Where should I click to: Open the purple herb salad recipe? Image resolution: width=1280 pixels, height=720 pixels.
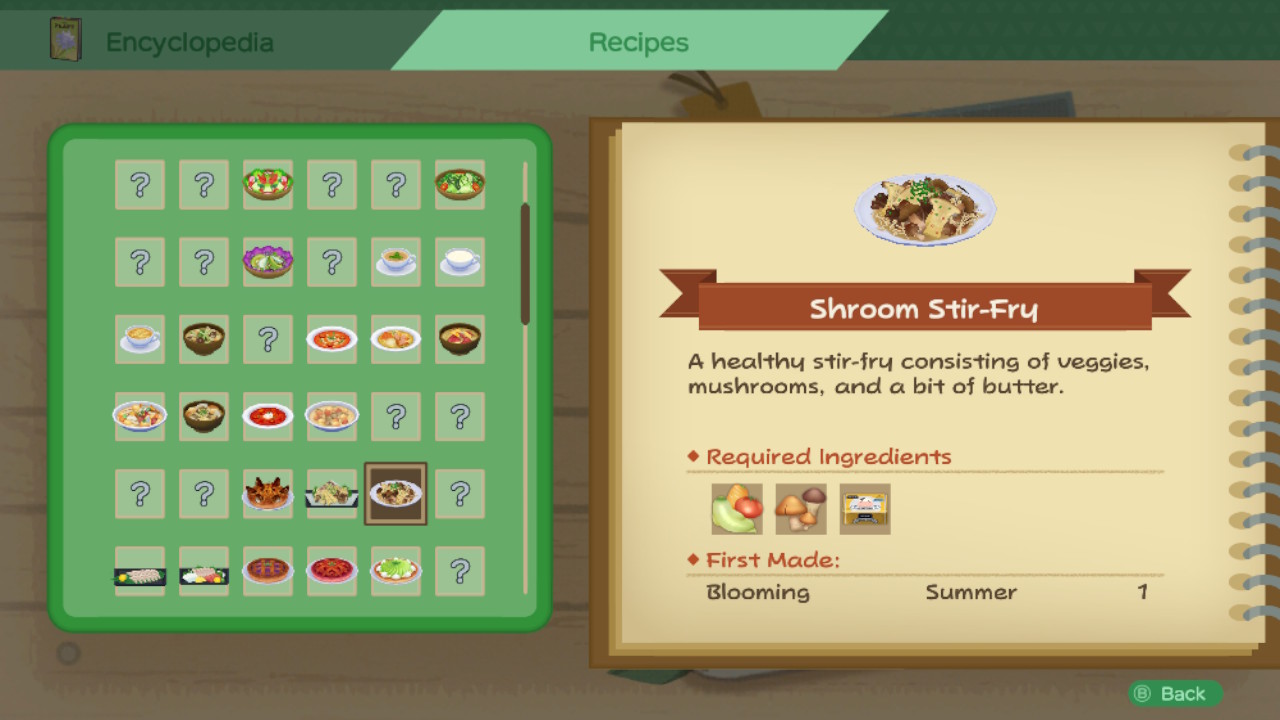(x=268, y=261)
